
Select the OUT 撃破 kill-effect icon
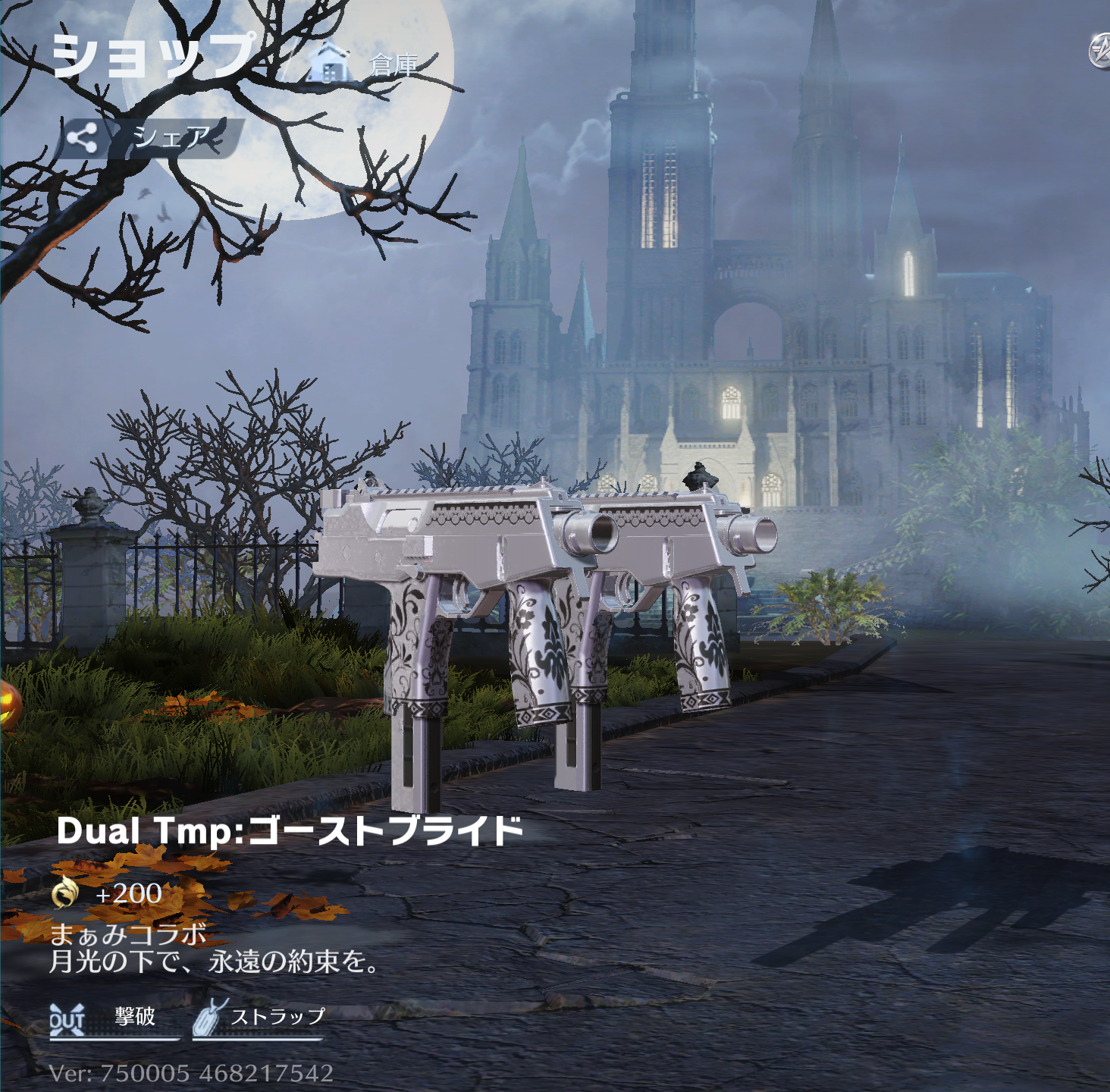pos(67,1017)
